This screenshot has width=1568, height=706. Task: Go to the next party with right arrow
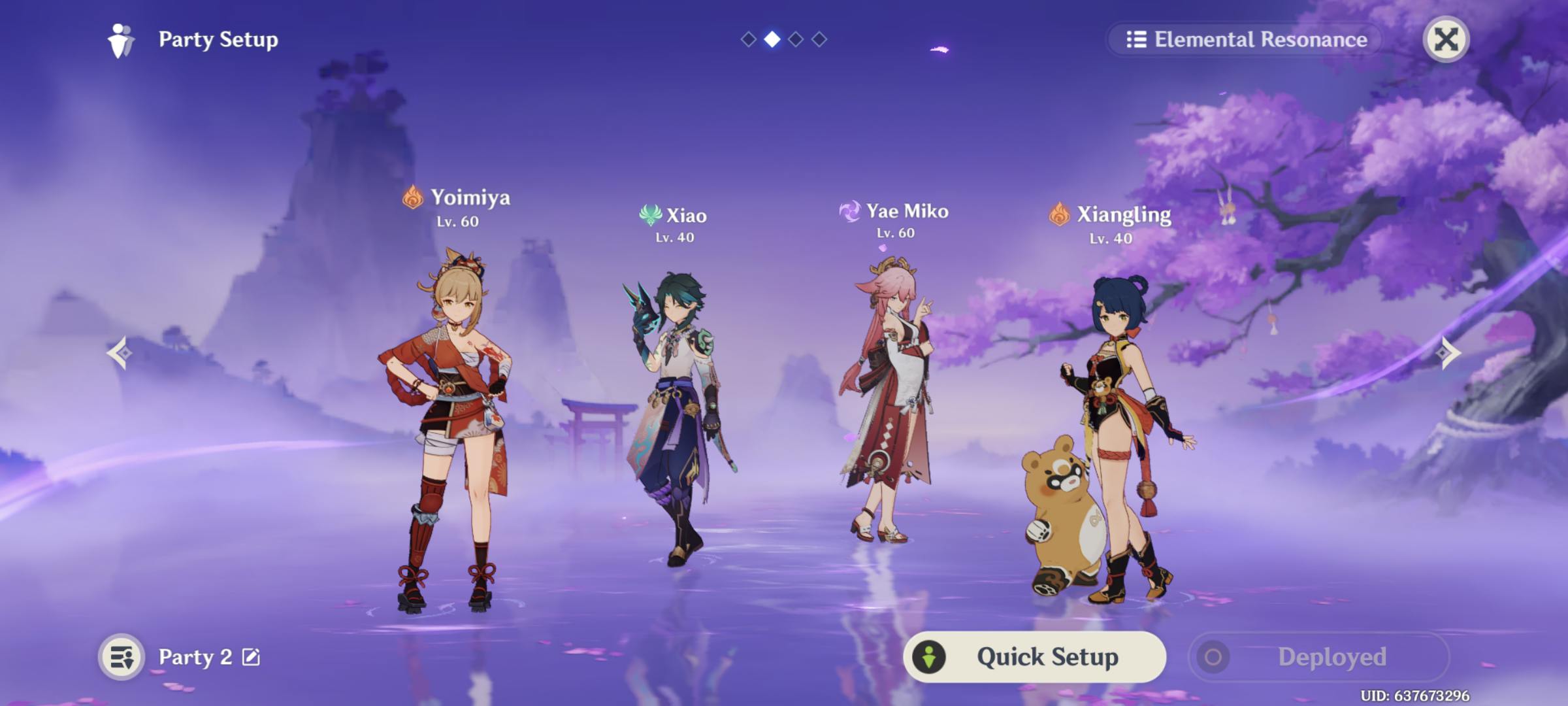tap(1448, 353)
